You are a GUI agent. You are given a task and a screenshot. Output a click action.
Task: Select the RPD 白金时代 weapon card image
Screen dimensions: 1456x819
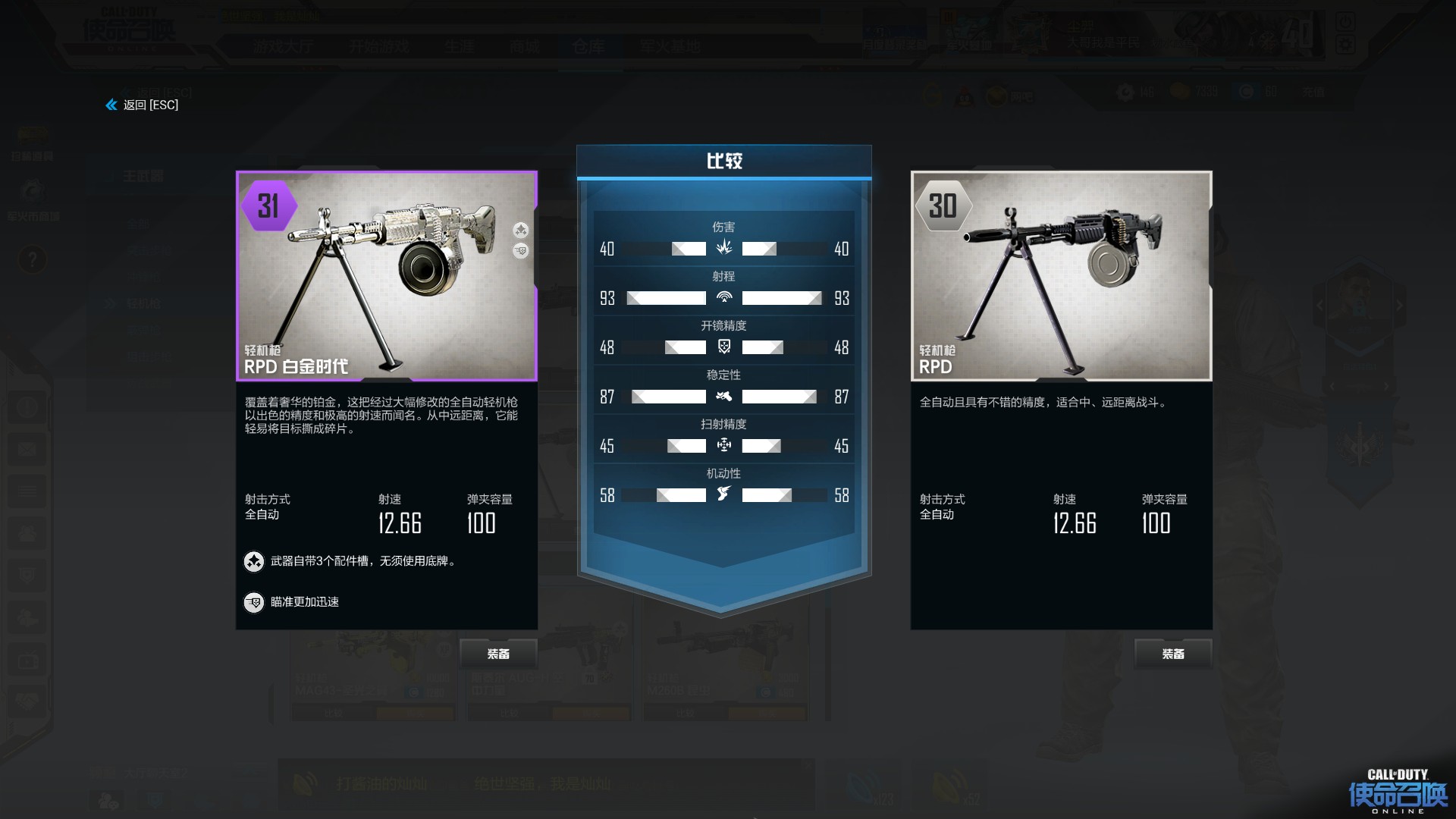click(387, 276)
